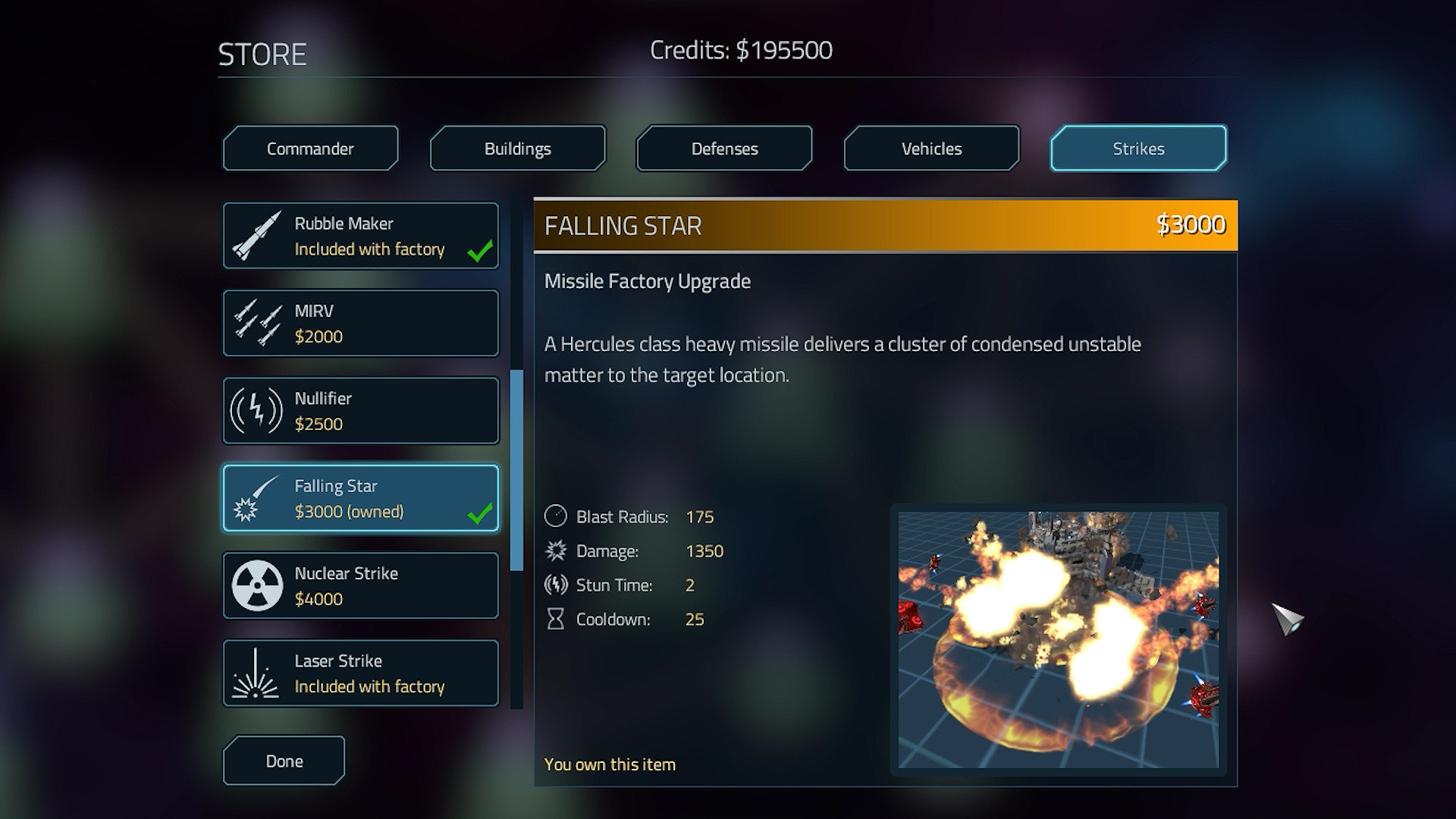Click the MIRV missile cluster icon
1456x819 pixels.
click(256, 322)
